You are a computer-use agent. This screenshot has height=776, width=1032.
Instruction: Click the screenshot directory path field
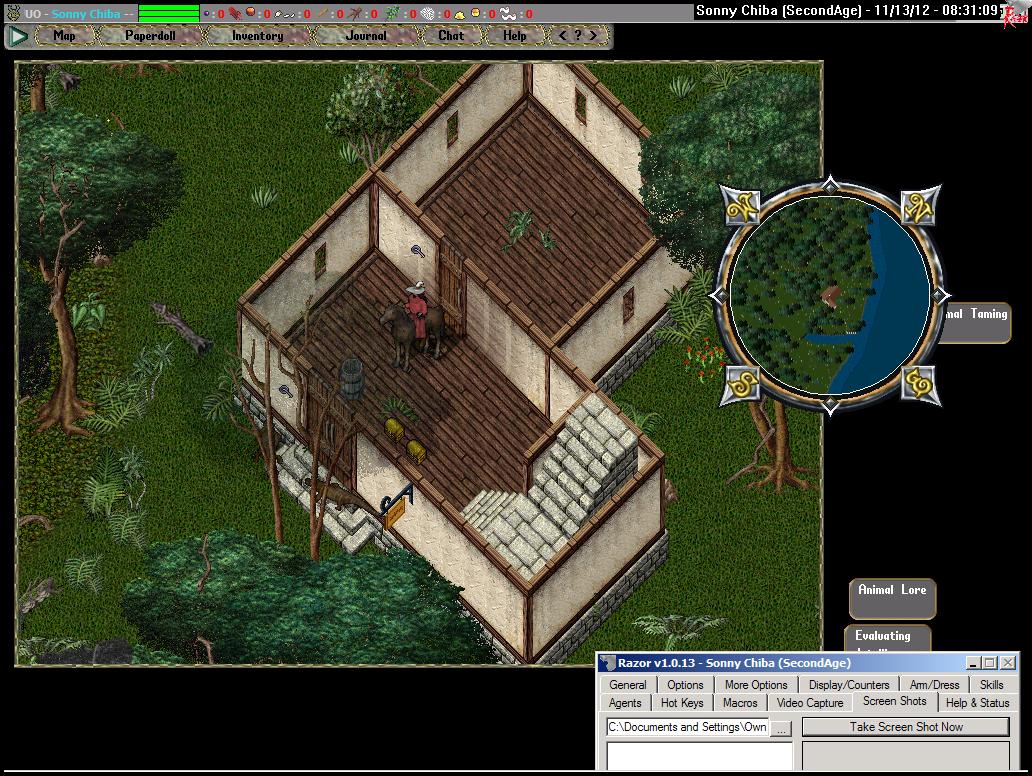click(687, 727)
